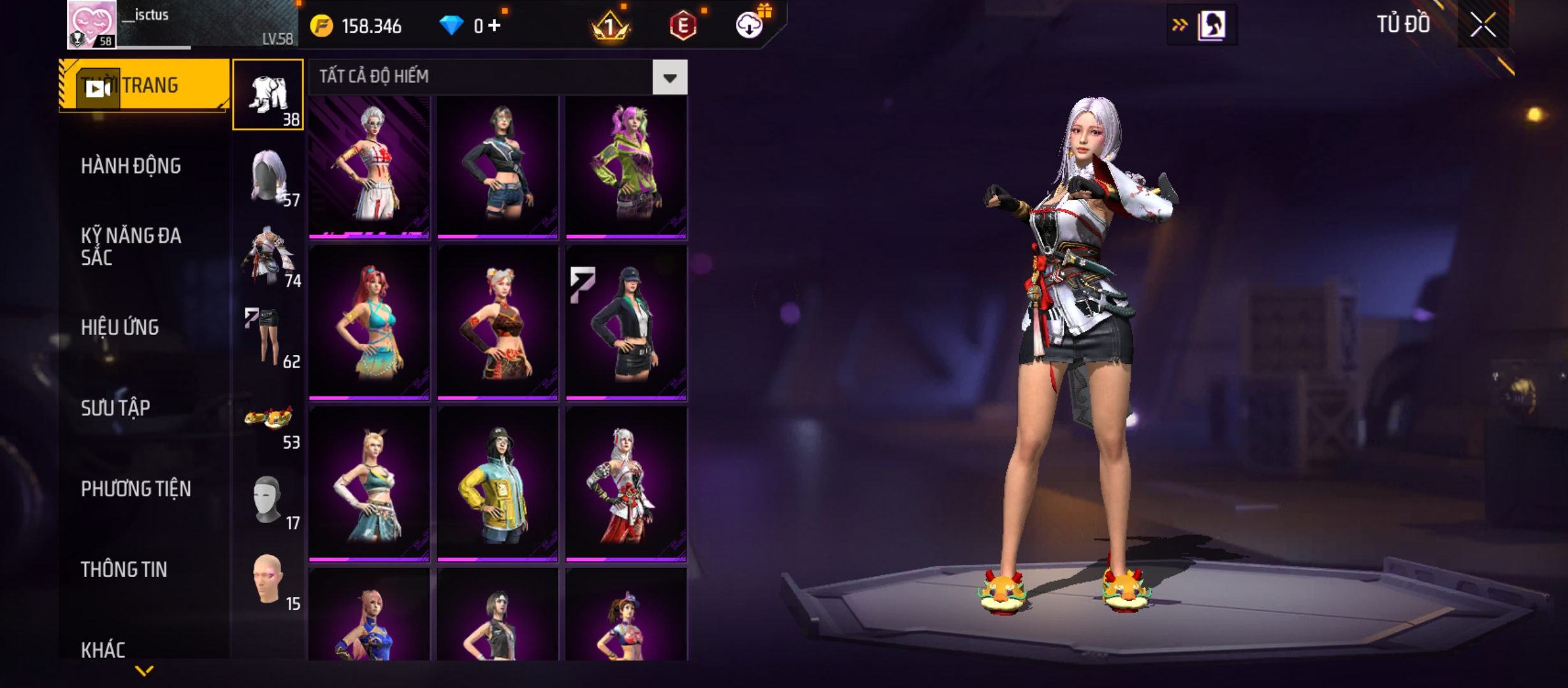Switch to the Hành Động tab

tap(131, 166)
